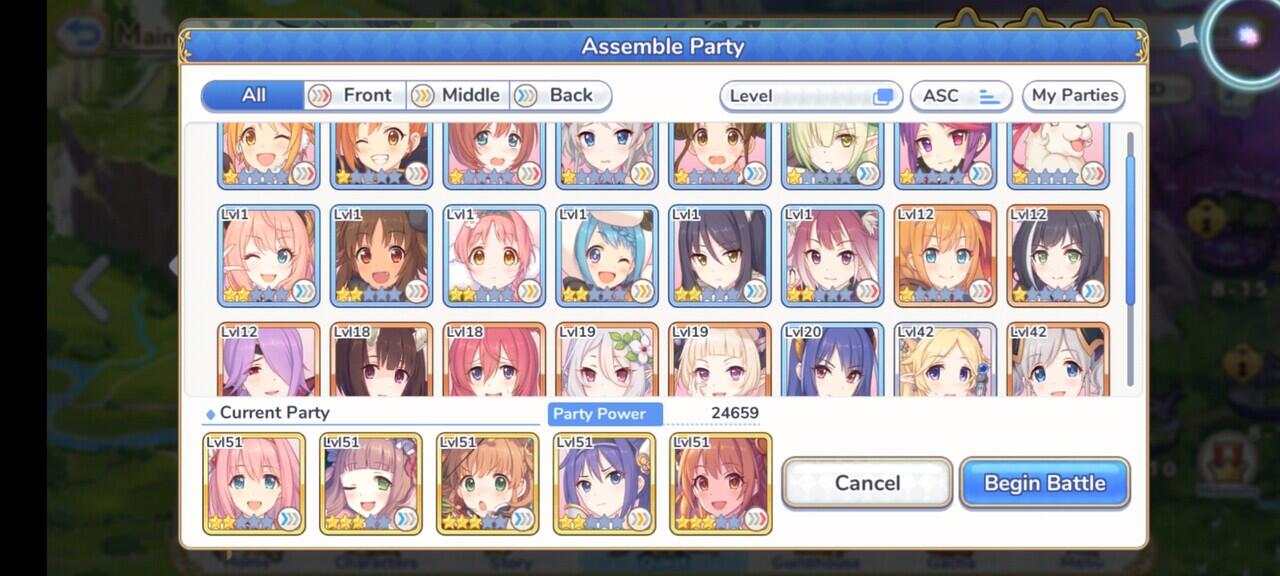Remove the winking Lvl51 party member
Screen dimensions: 1280x576
371,483
